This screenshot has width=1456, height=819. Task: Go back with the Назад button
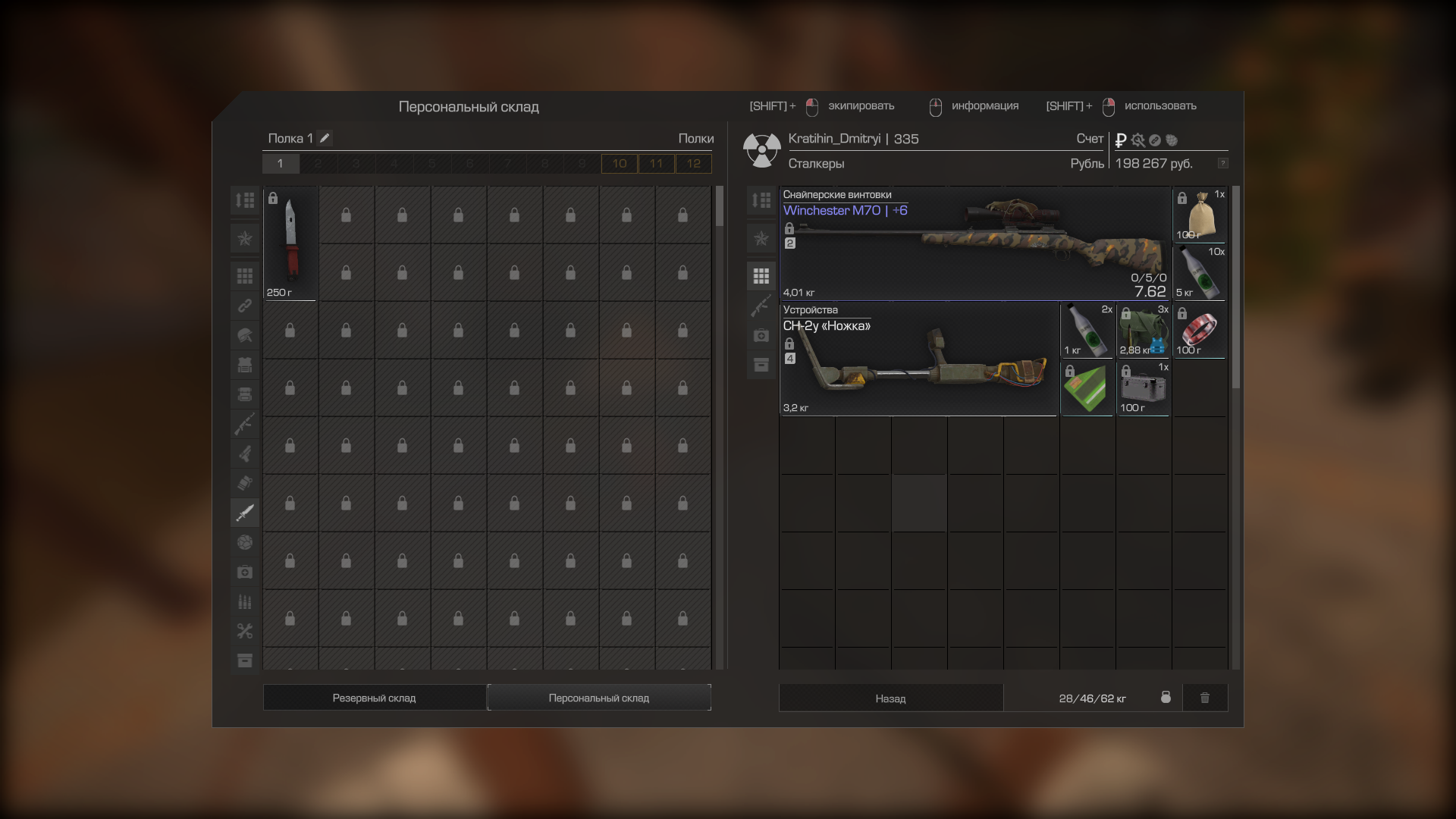890,698
